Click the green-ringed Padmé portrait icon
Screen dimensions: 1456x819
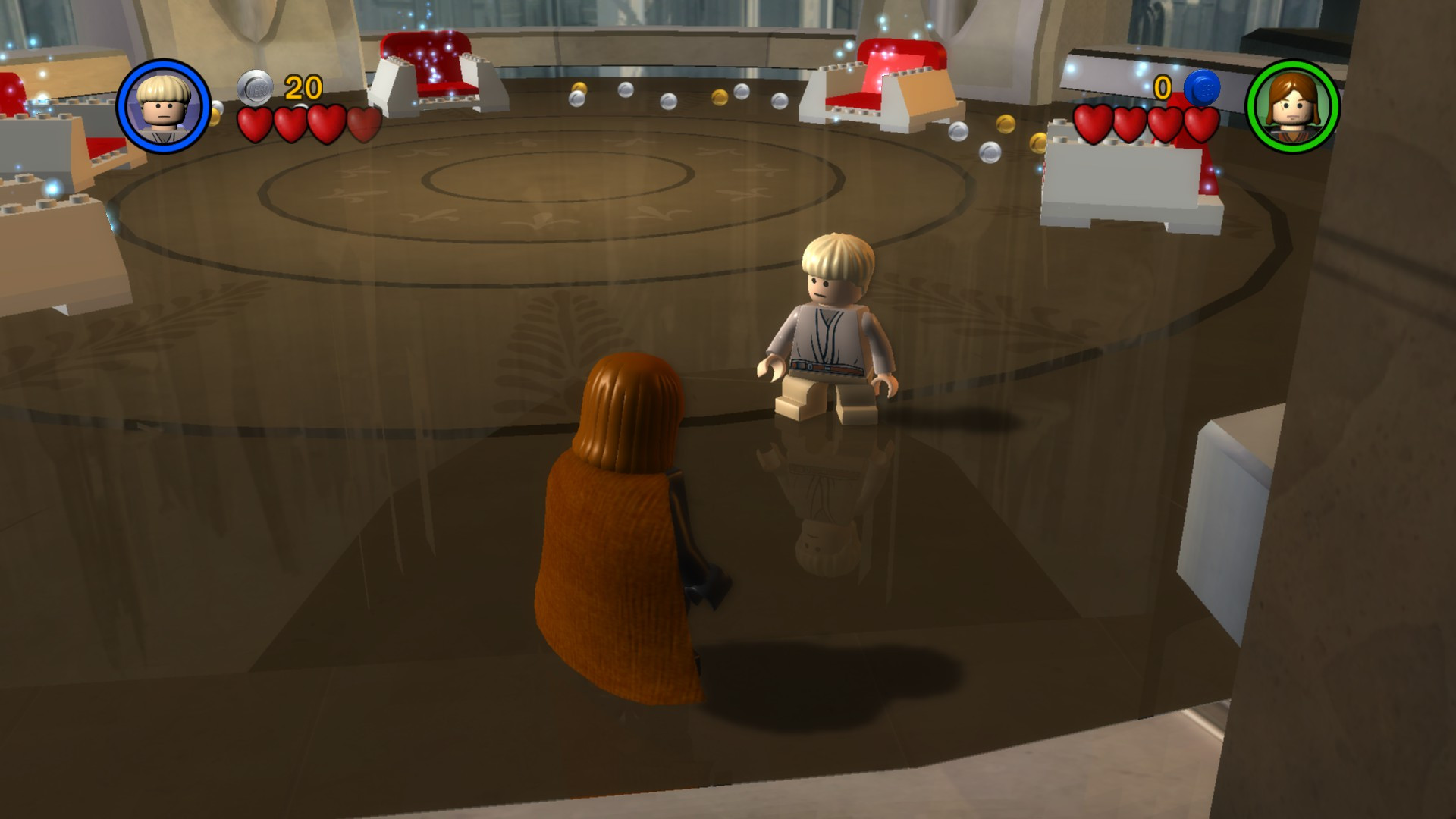1294,107
